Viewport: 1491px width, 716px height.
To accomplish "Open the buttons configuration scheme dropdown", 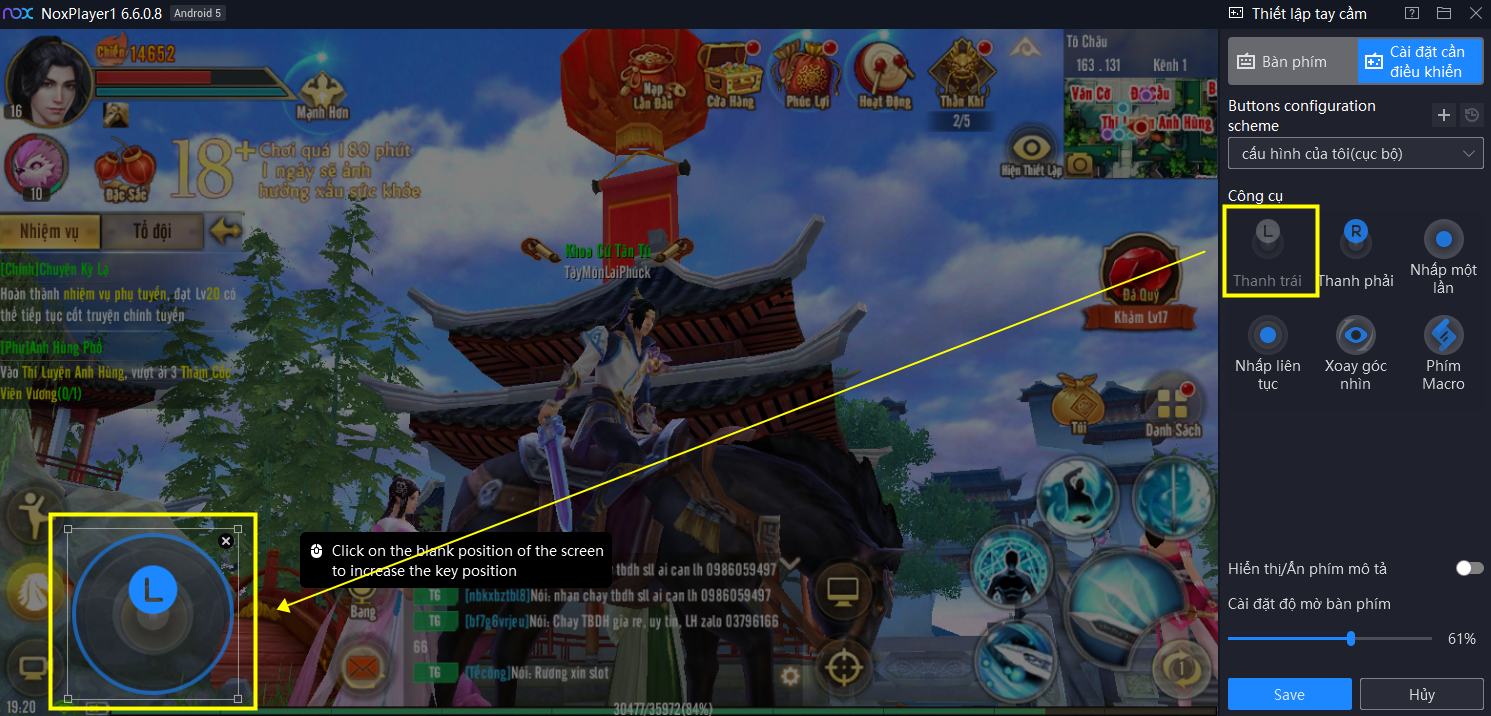I will pos(1355,154).
